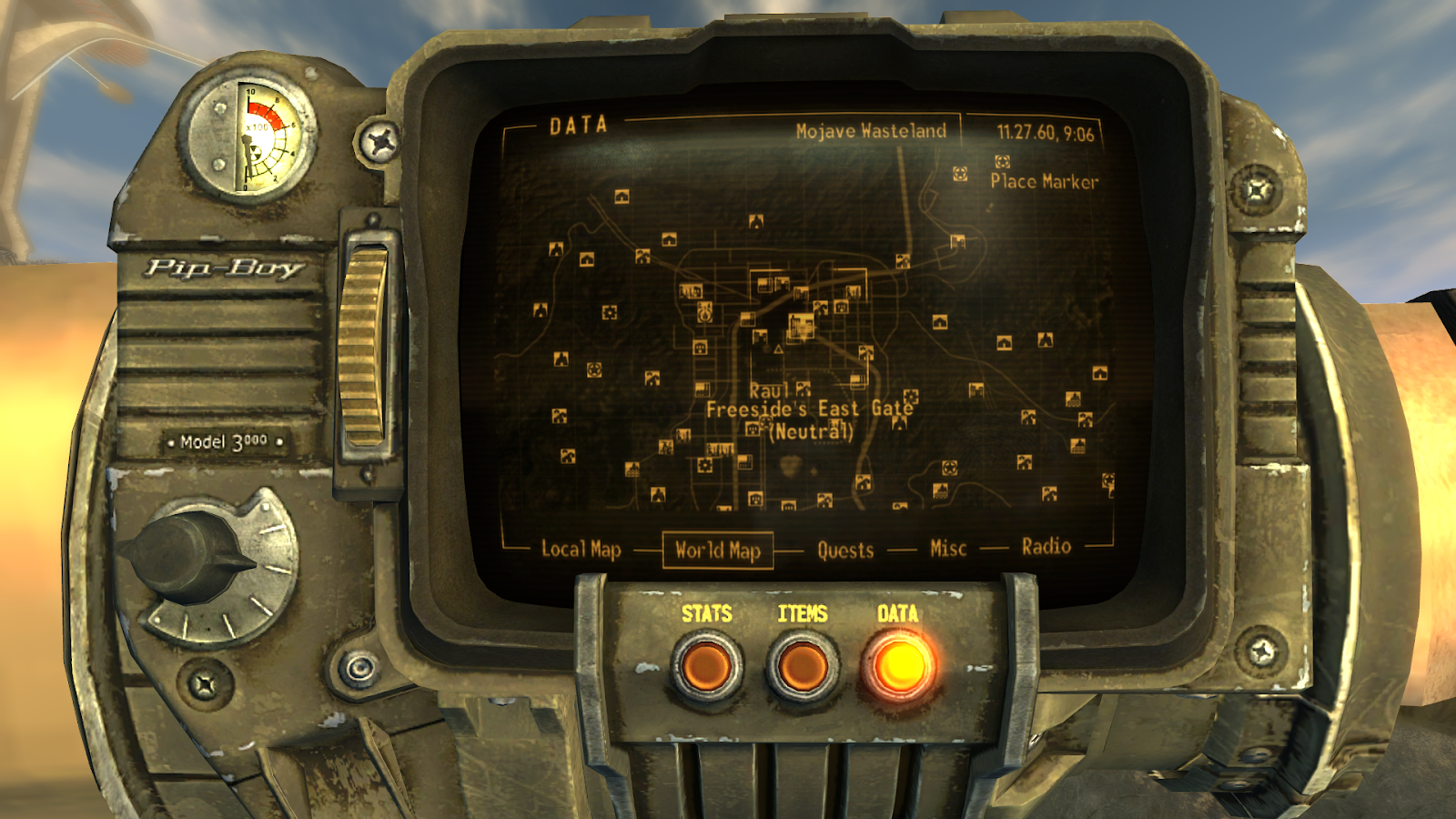Switch to the Local Map tab
Viewport: 1456px width, 819px height.
(581, 549)
